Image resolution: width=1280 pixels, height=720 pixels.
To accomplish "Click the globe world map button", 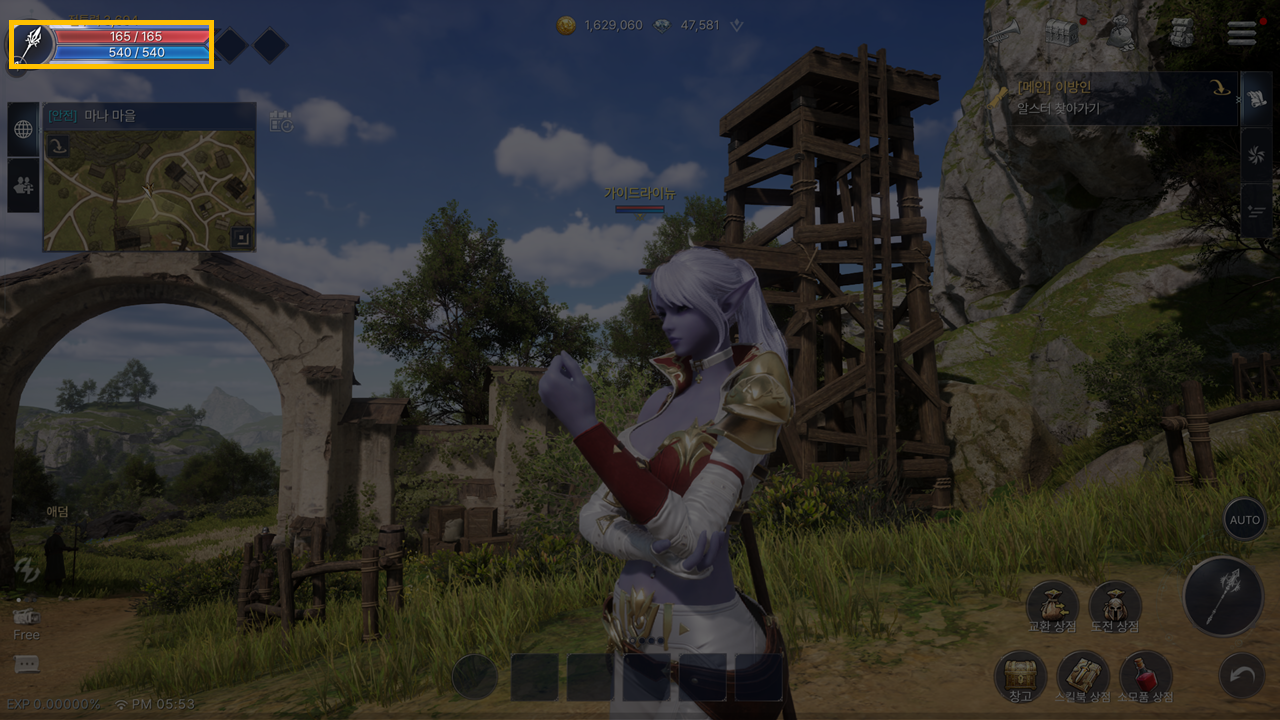I will (23, 129).
